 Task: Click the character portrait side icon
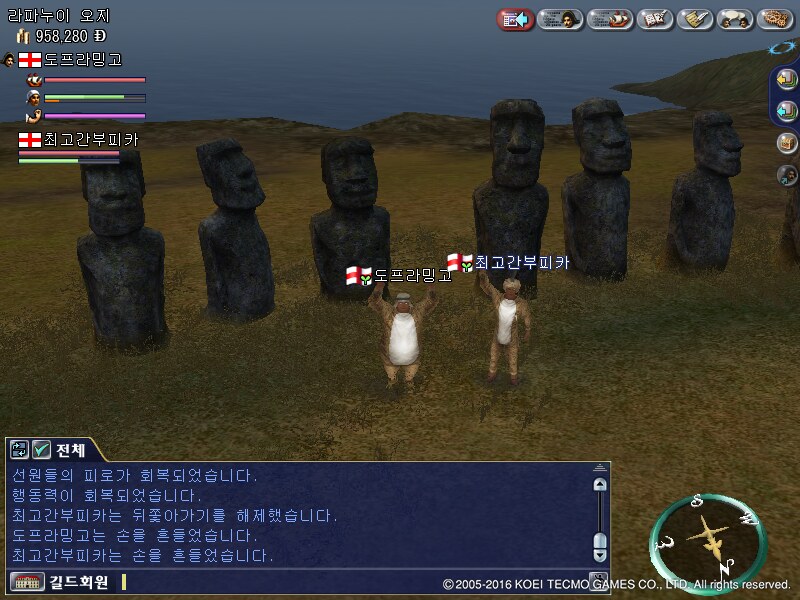click(x=787, y=175)
